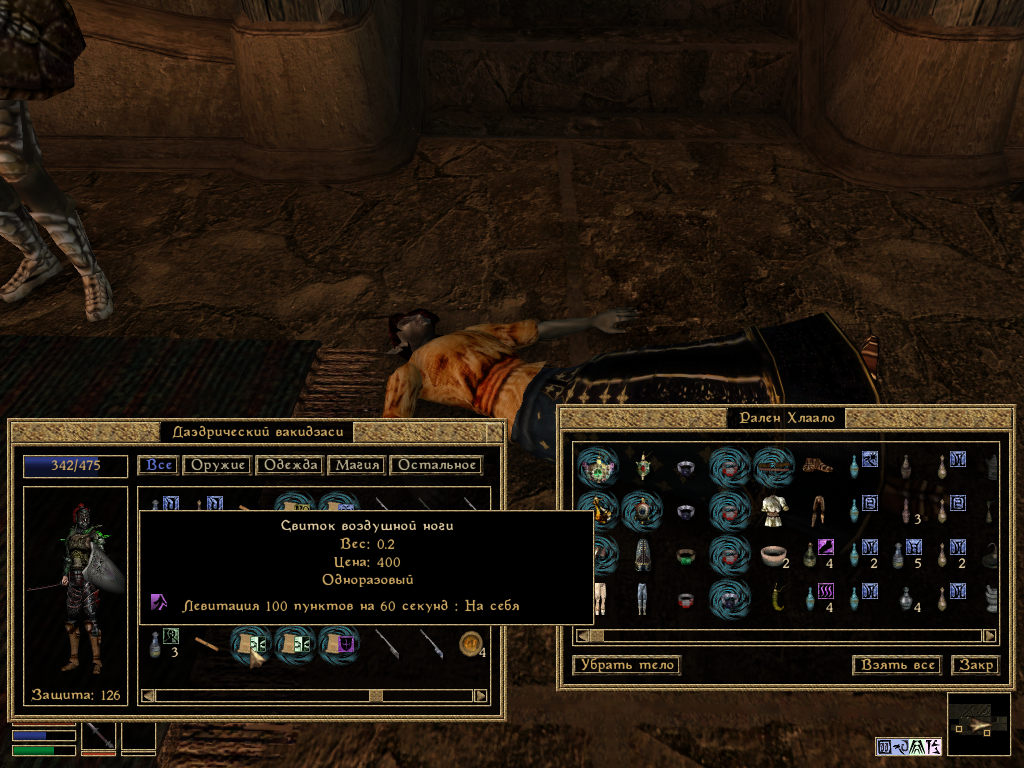The width and height of the screenshot is (1024, 768).
Task: Choose the "Все" inventory tab
Action: (x=159, y=465)
